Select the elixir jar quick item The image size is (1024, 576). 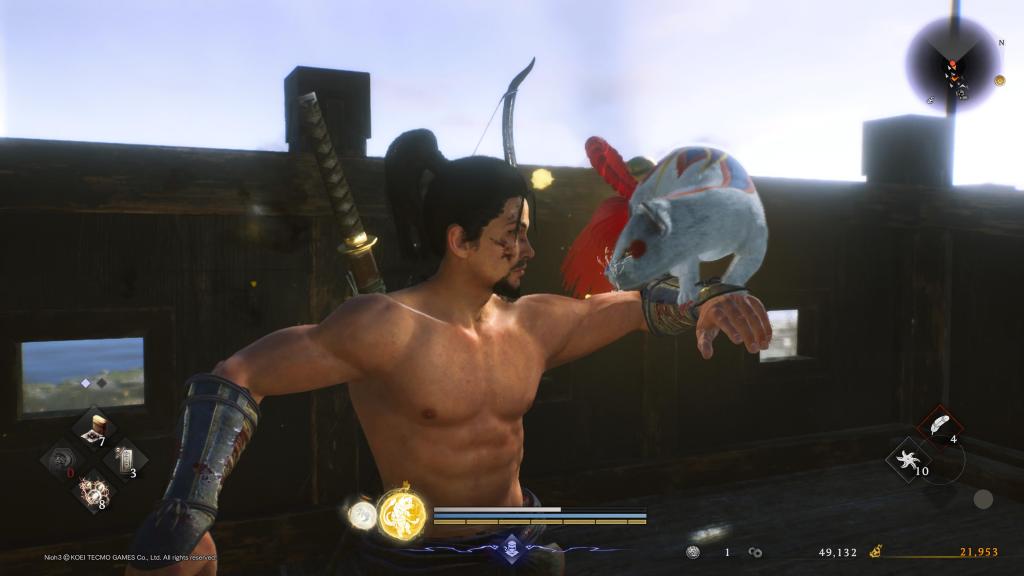click(97, 429)
